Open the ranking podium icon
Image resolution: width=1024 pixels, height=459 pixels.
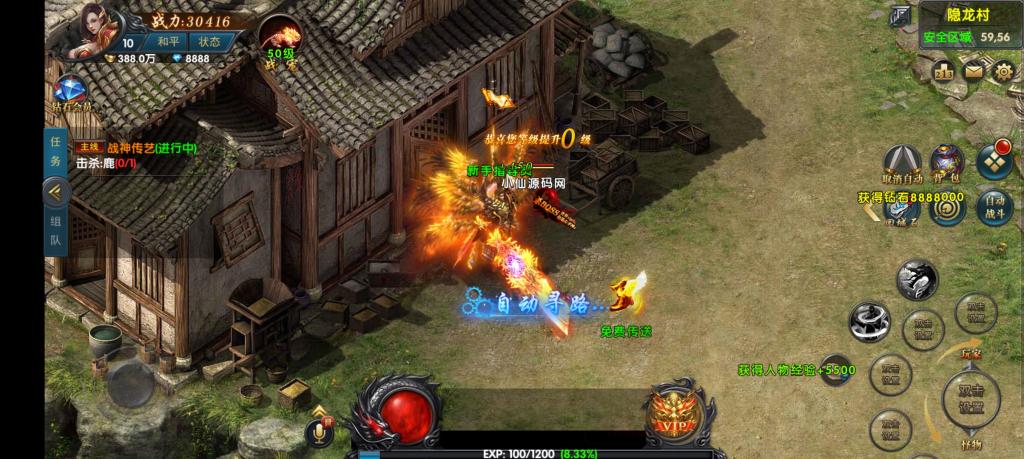943,71
